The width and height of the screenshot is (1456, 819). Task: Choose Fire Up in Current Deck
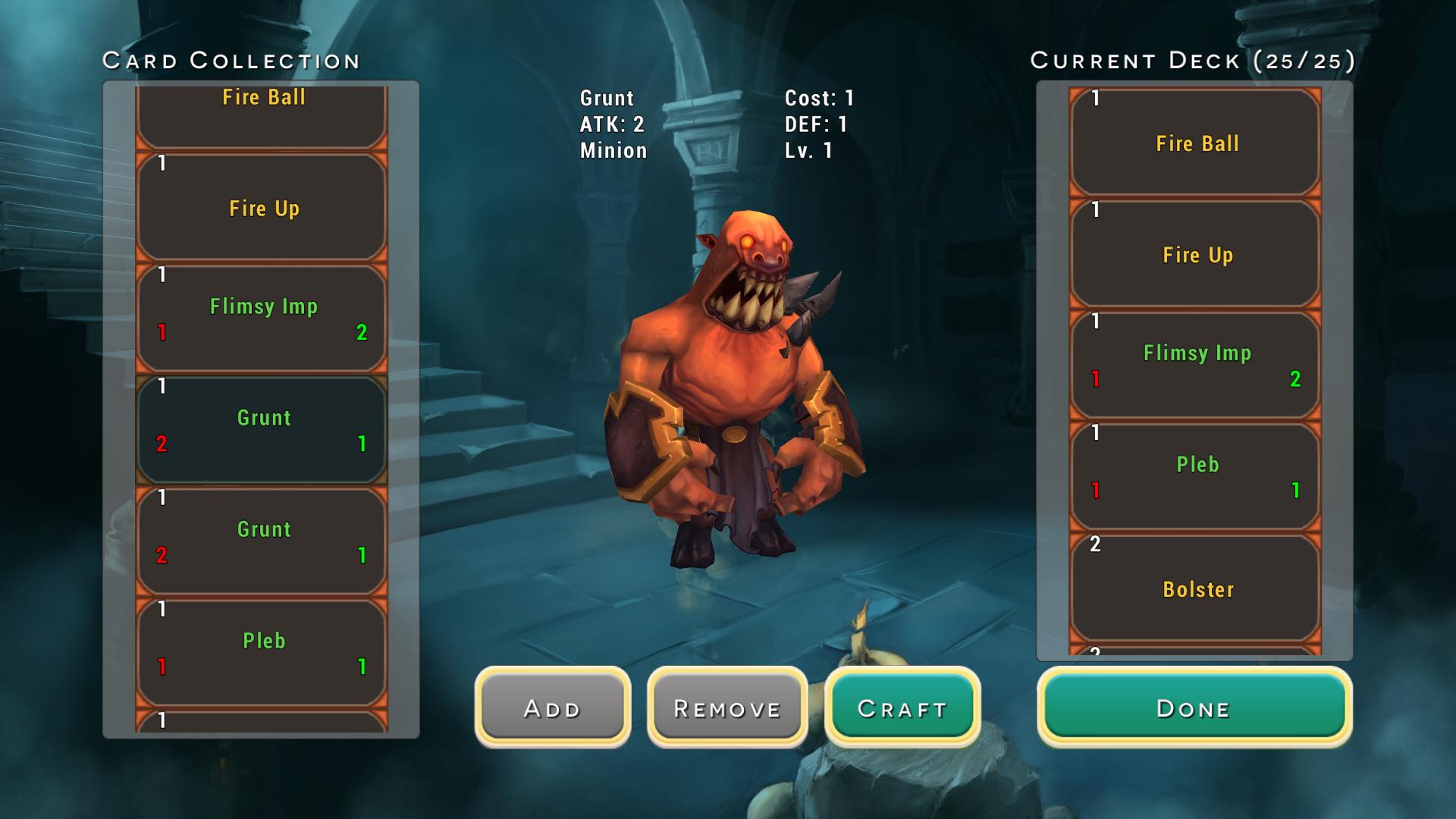click(x=1195, y=254)
